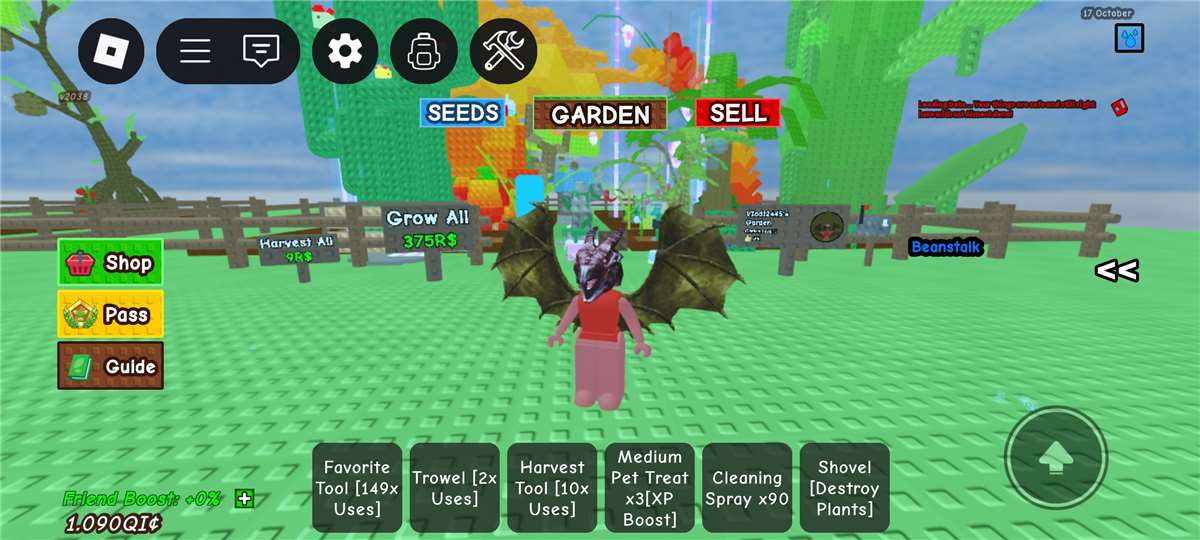This screenshot has height=540, width=1200.
Task: Open the wrench and hammer tools menu
Action: pos(503,51)
